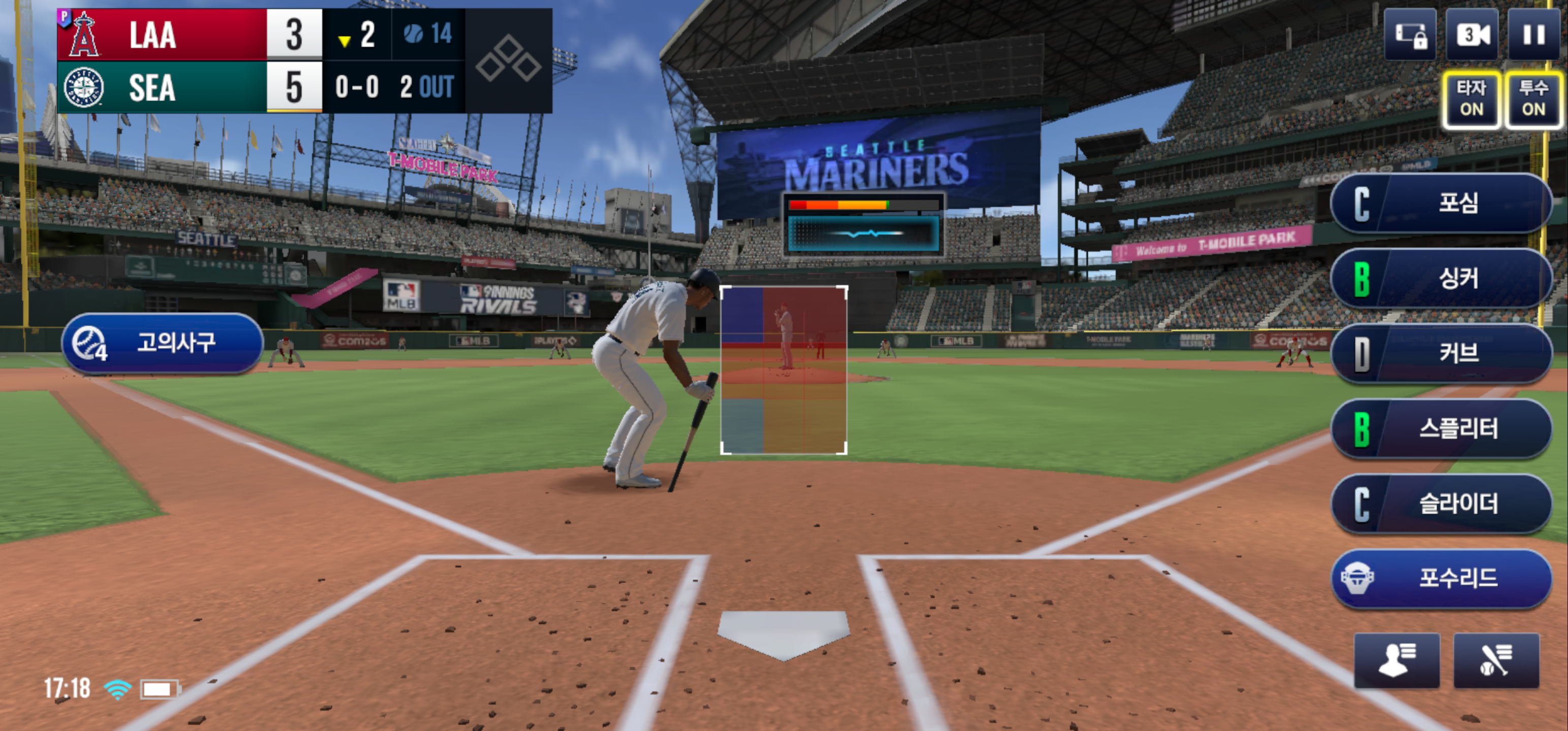Toggle the 투수 ON pitcher setting
Image resolution: width=1568 pixels, height=731 pixels.
click(1533, 98)
